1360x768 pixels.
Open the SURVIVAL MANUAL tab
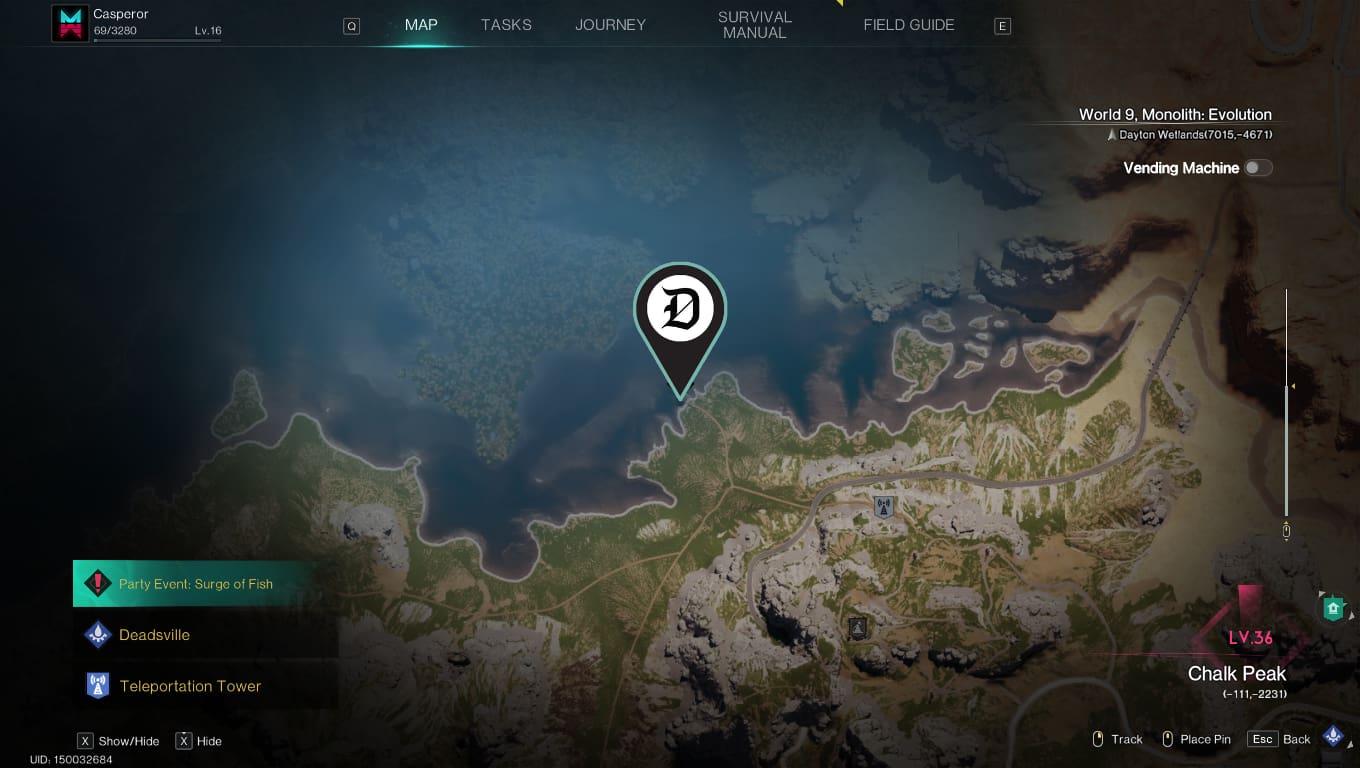[754, 24]
